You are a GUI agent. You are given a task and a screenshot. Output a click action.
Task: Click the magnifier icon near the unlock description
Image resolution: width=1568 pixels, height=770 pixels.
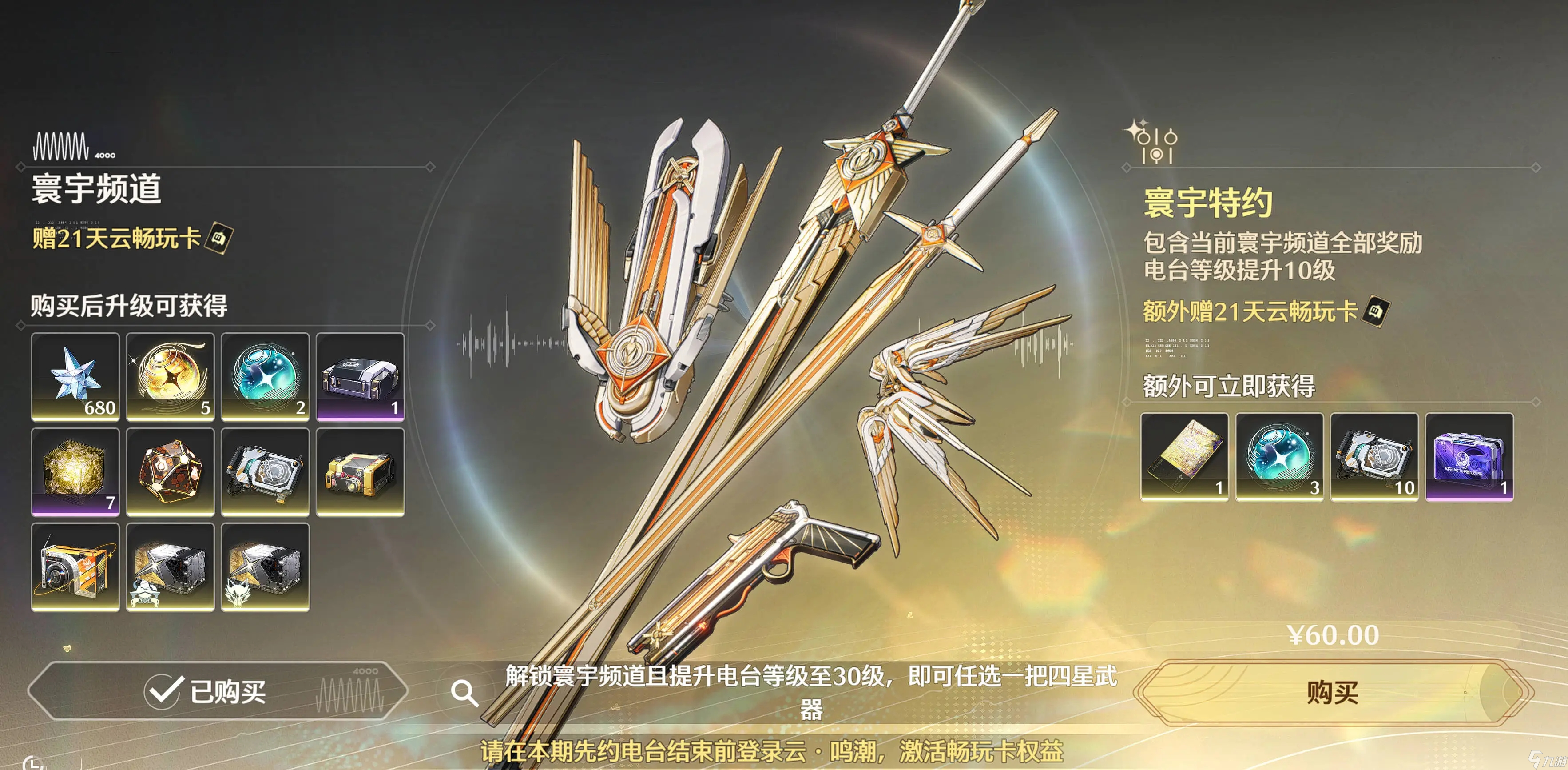point(466,693)
